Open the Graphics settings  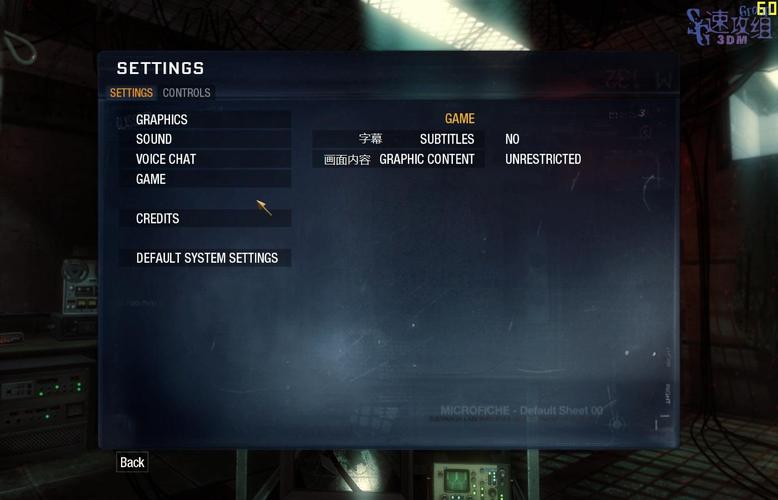coord(162,120)
